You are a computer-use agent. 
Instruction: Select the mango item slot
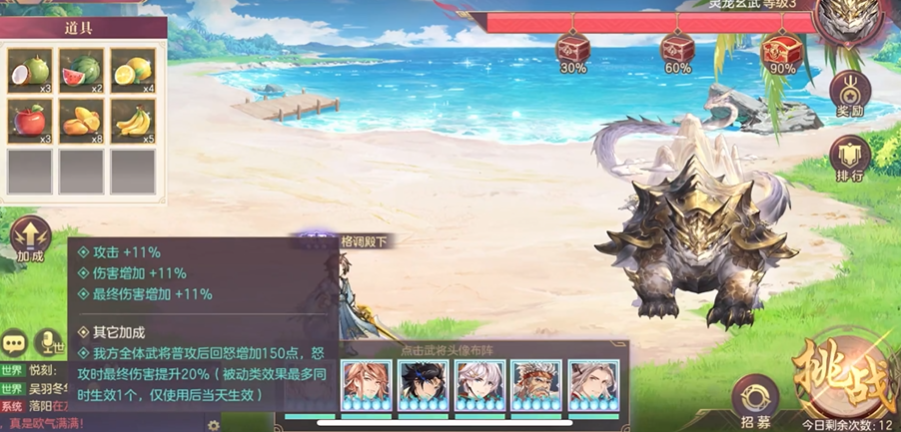(x=81, y=121)
